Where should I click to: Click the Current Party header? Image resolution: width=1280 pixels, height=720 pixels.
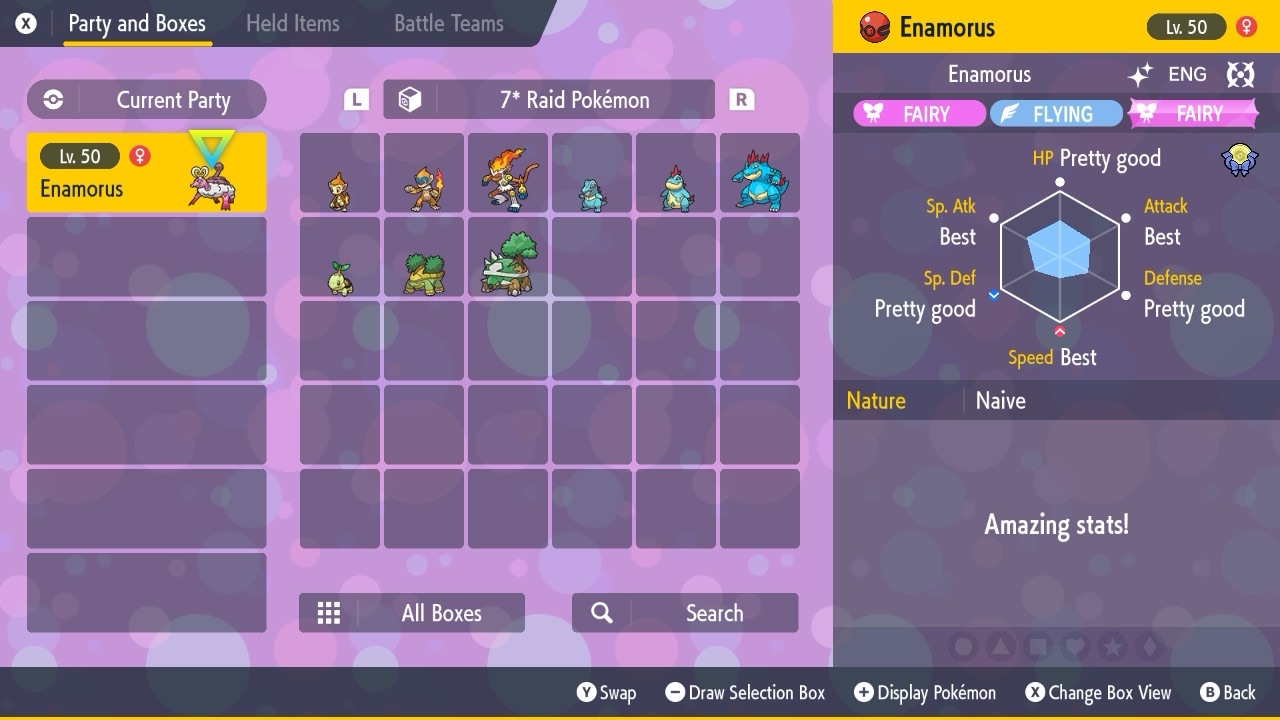click(147, 100)
